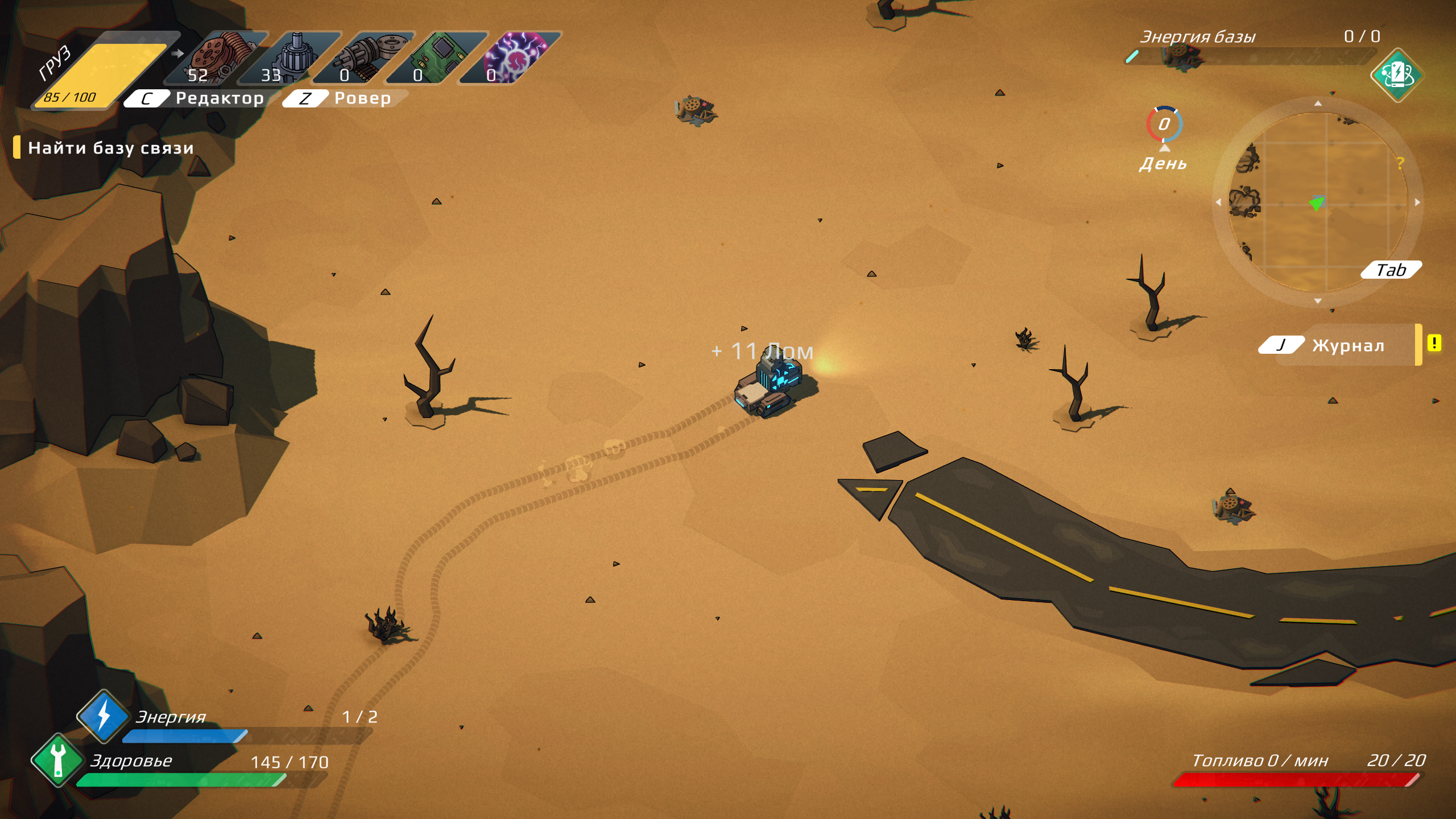Select the scrap metal resource slot
Viewport: 1456px width, 819px height.
219,58
